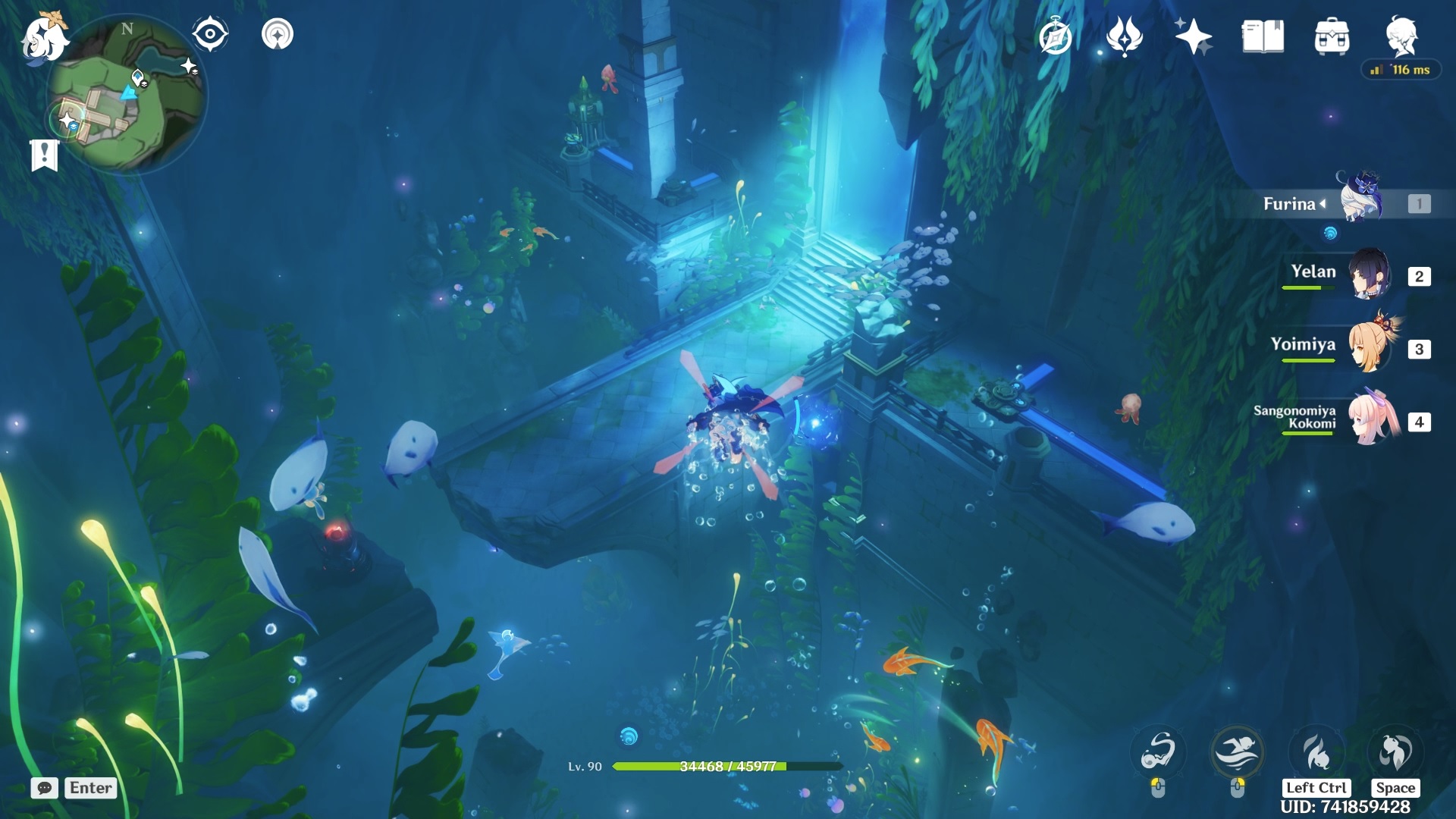Open the Wish star icon
This screenshot has width=1456, height=819.
(x=1192, y=36)
